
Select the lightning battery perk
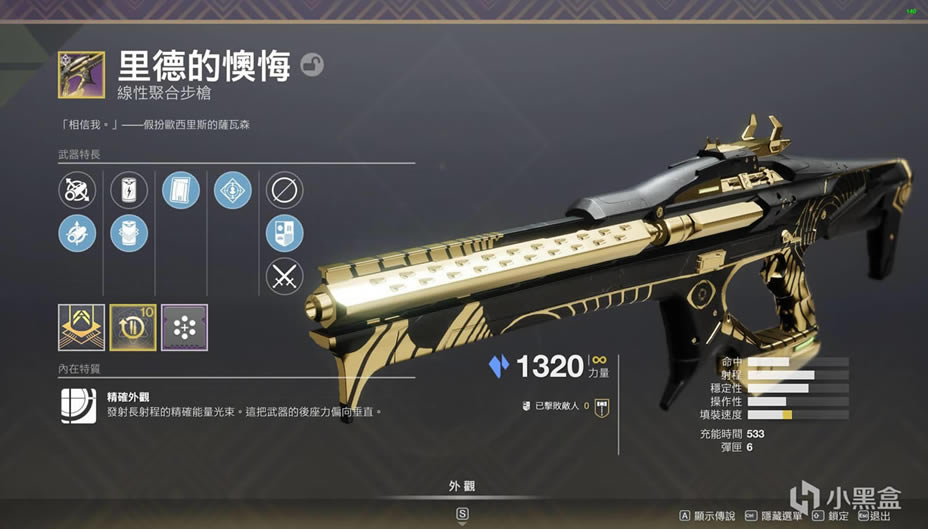129,189
